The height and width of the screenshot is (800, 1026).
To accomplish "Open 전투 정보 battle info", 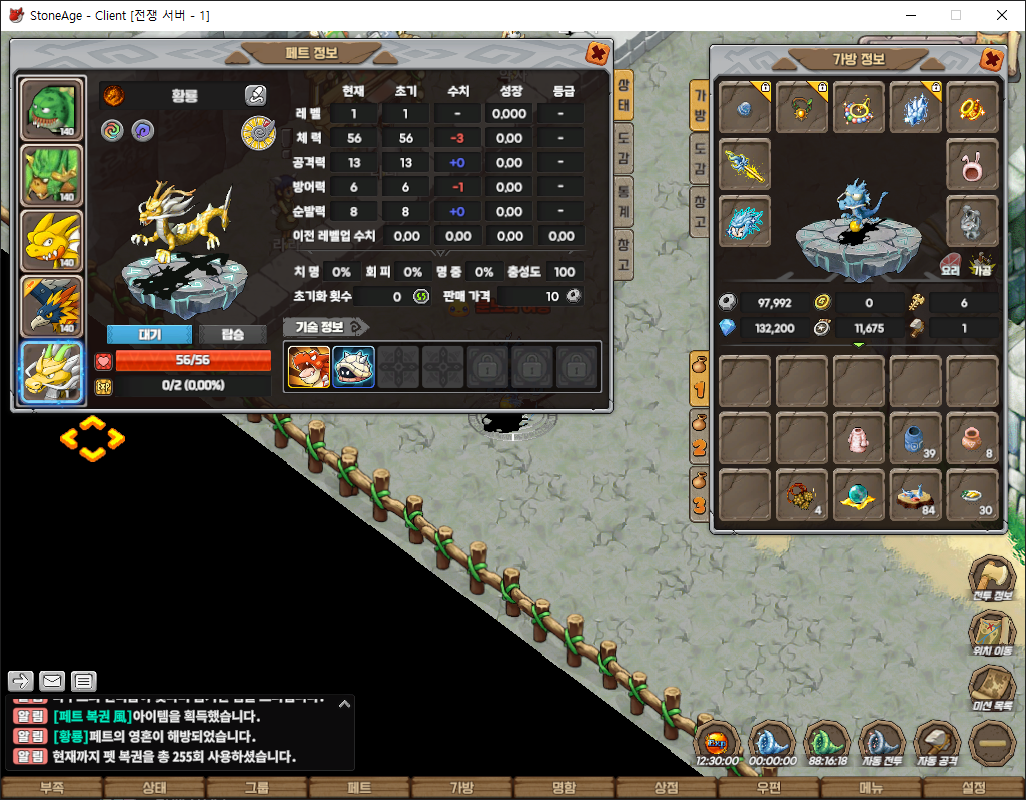I will pyautogui.click(x=992, y=580).
